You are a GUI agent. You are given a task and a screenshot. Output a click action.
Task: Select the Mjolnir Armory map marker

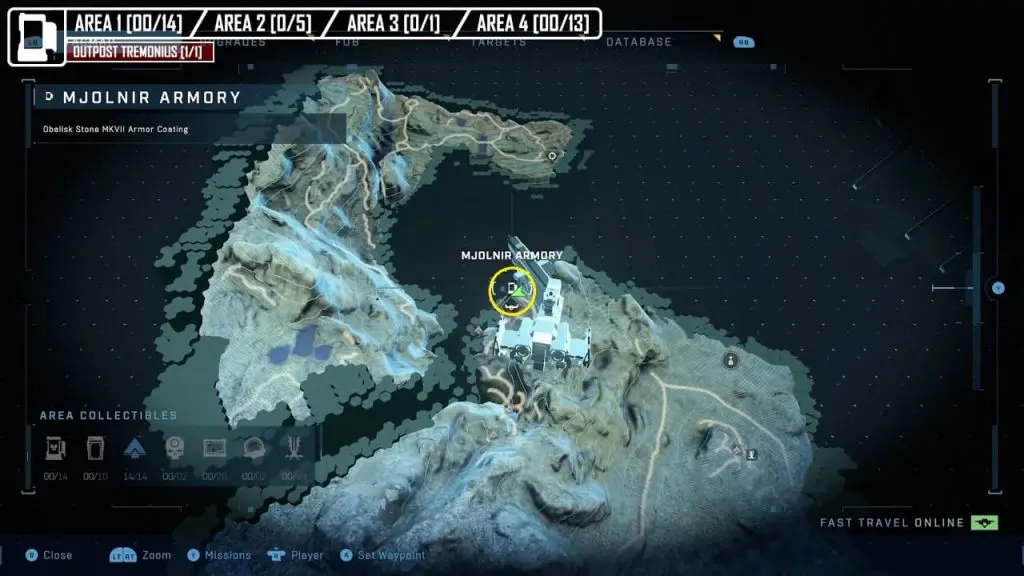(512, 291)
